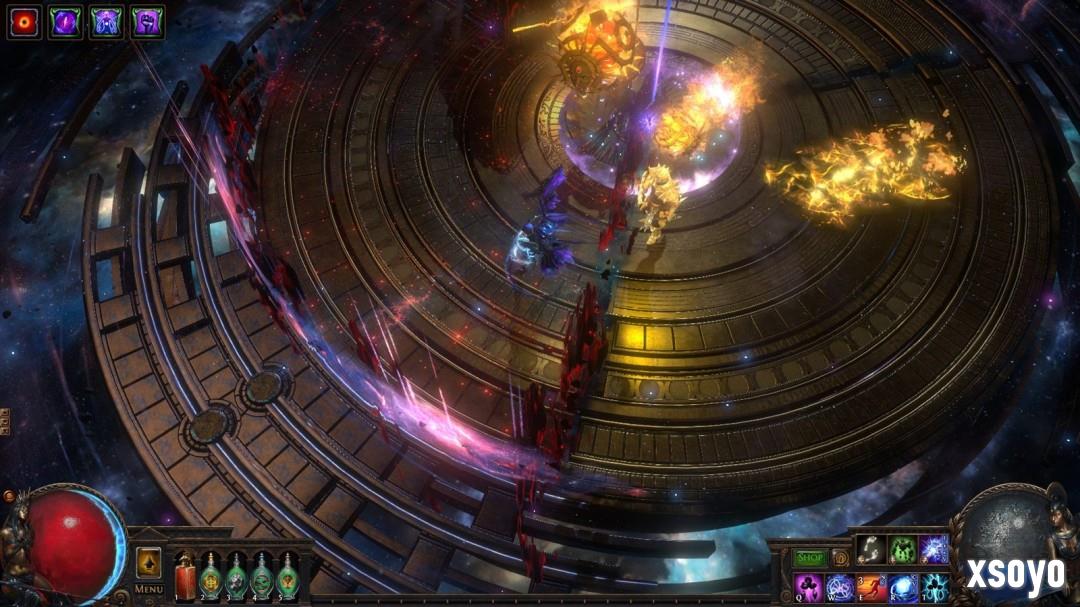Trigger the orange running figure E skill
The image size is (1080, 607).
872,587
